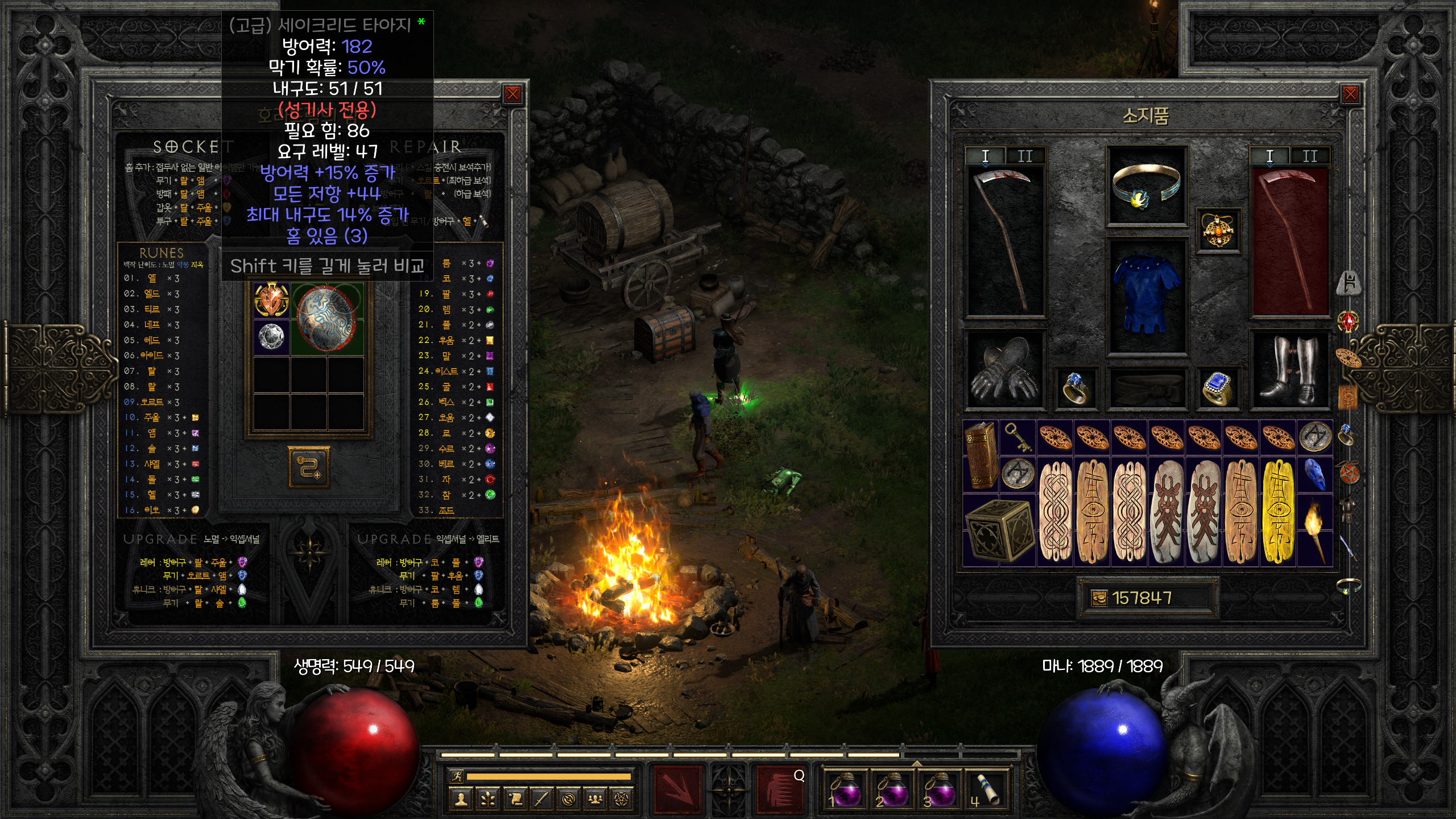Screen dimensions: 1456x819
Task: Select the brown tome in the inventory
Action: click(x=981, y=455)
